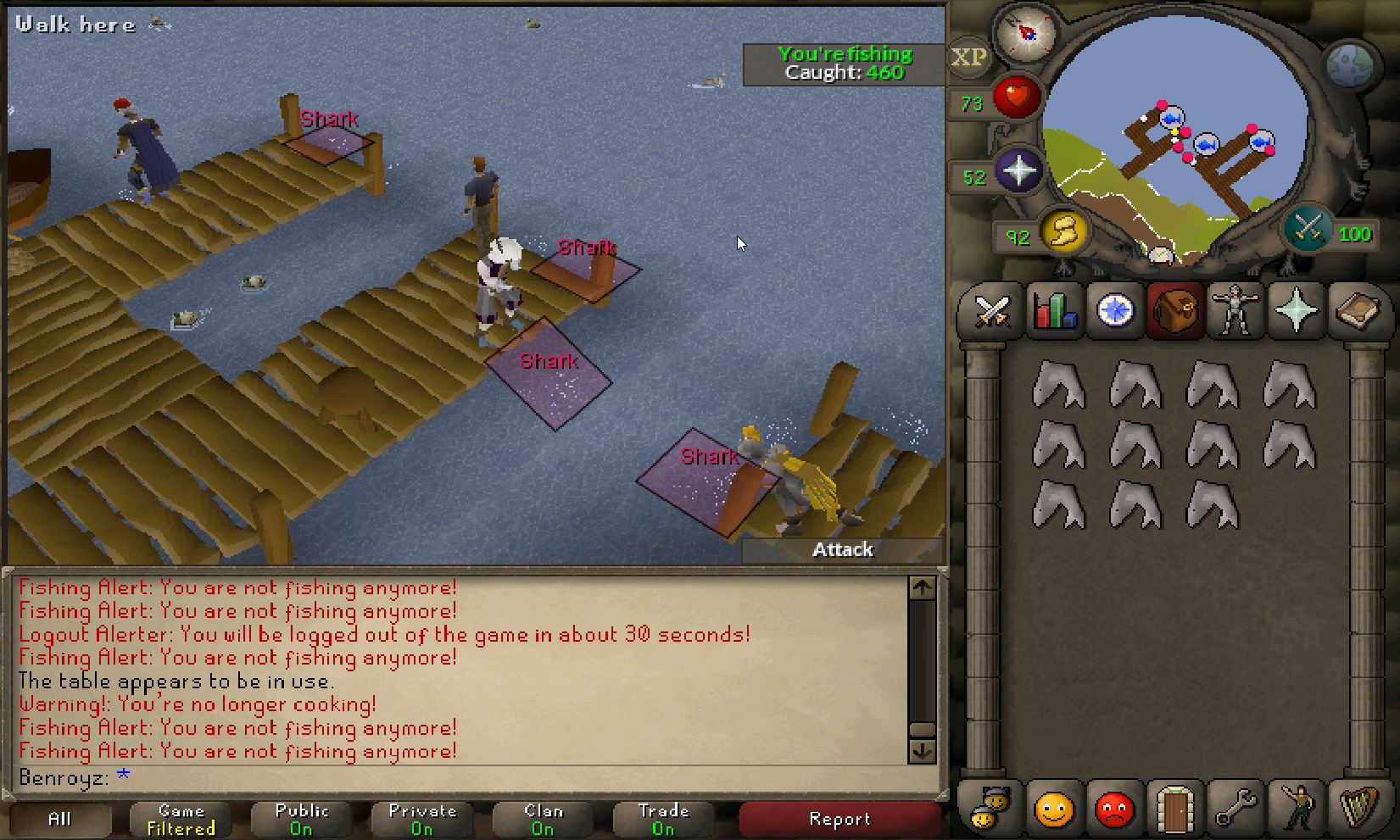The width and height of the screenshot is (1400, 840).
Task: Click the compass to face north
Action: pyautogui.click(x=1026, y=33)
